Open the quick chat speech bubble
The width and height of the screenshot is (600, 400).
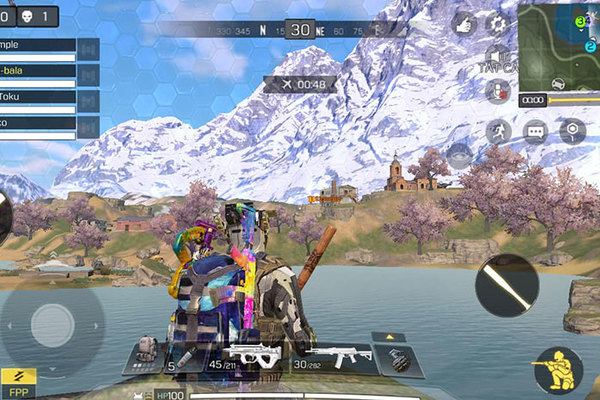point(535,131)
